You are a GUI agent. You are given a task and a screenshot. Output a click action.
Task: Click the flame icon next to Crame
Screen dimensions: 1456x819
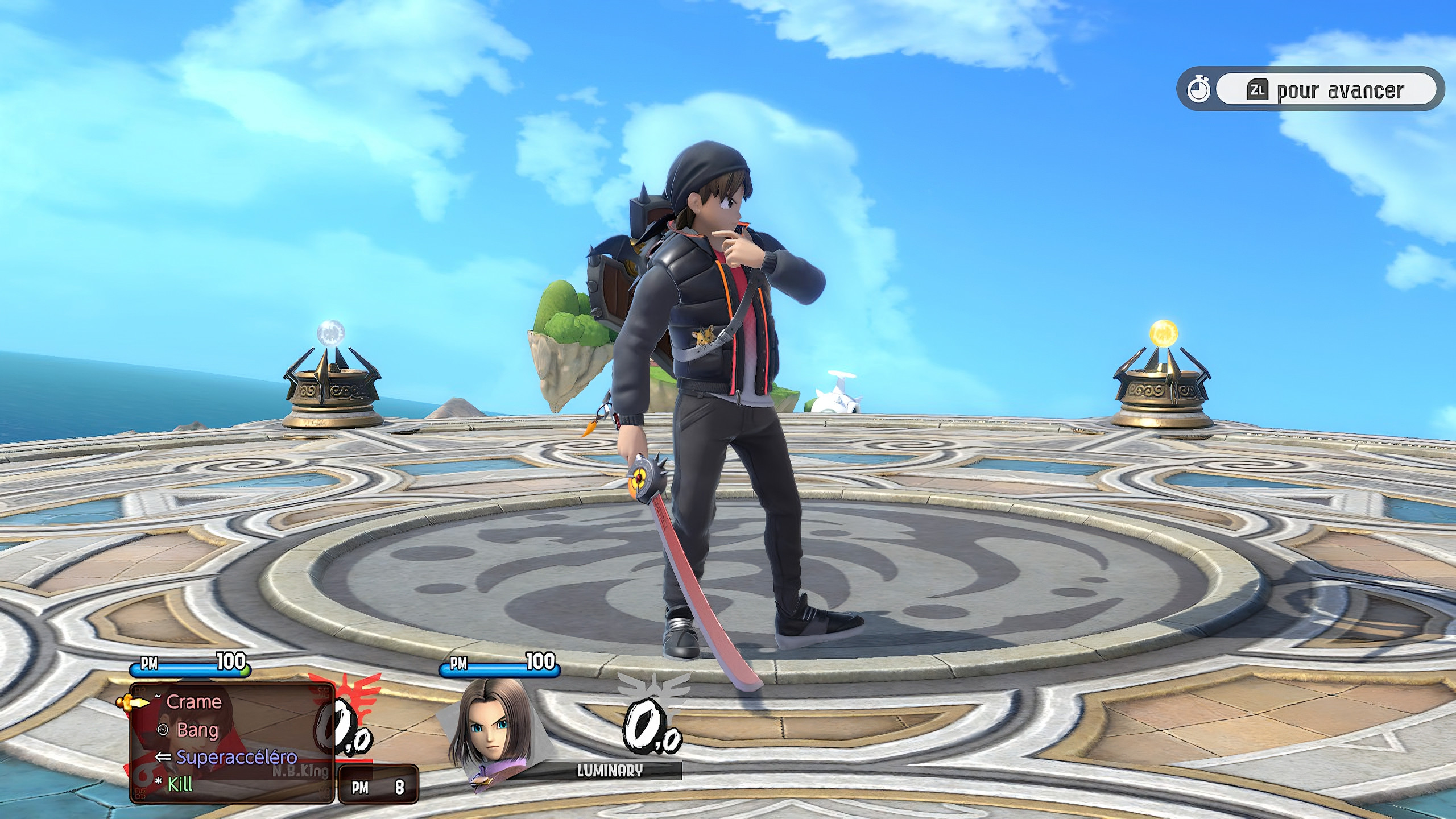[158, 695]
